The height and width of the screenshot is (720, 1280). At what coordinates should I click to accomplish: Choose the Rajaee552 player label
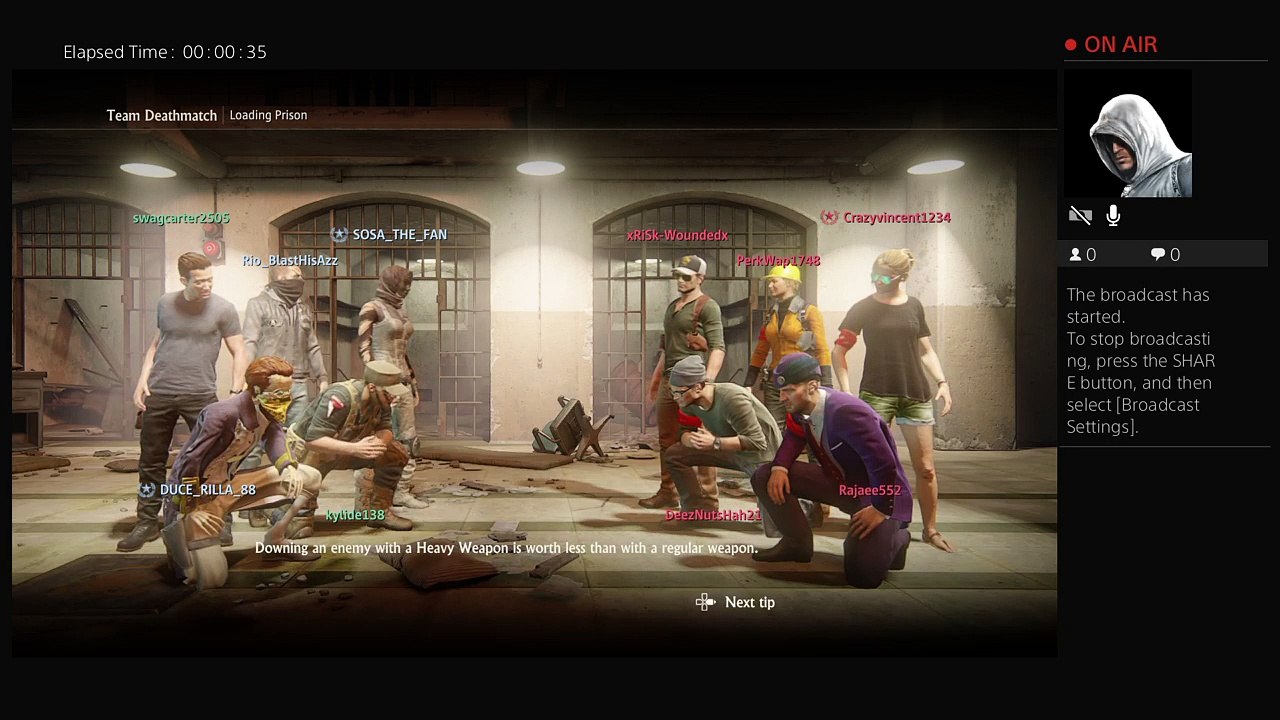(870, 490)
